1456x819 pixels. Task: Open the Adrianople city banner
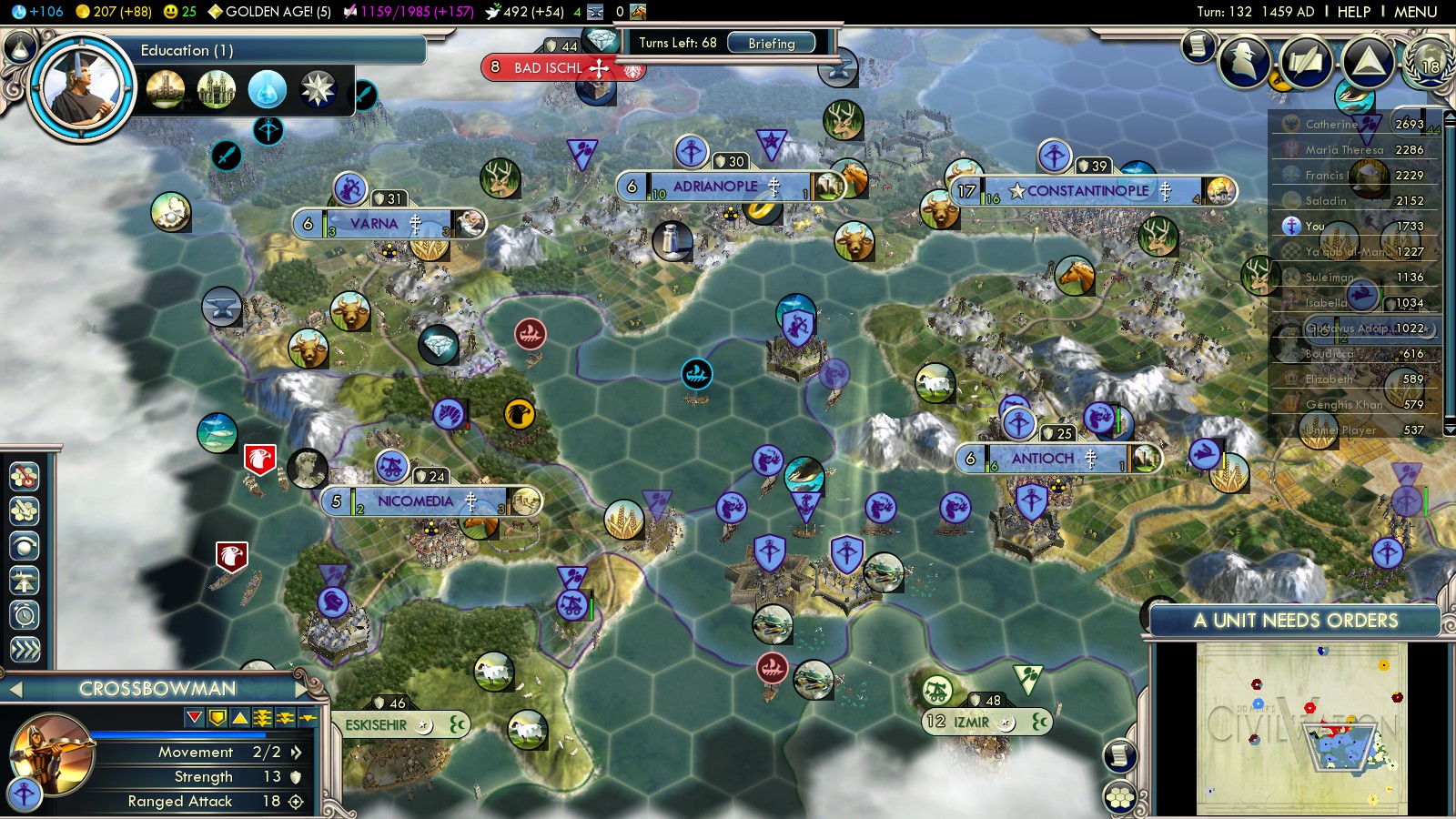pyautogui.click(x=715, y=187)
